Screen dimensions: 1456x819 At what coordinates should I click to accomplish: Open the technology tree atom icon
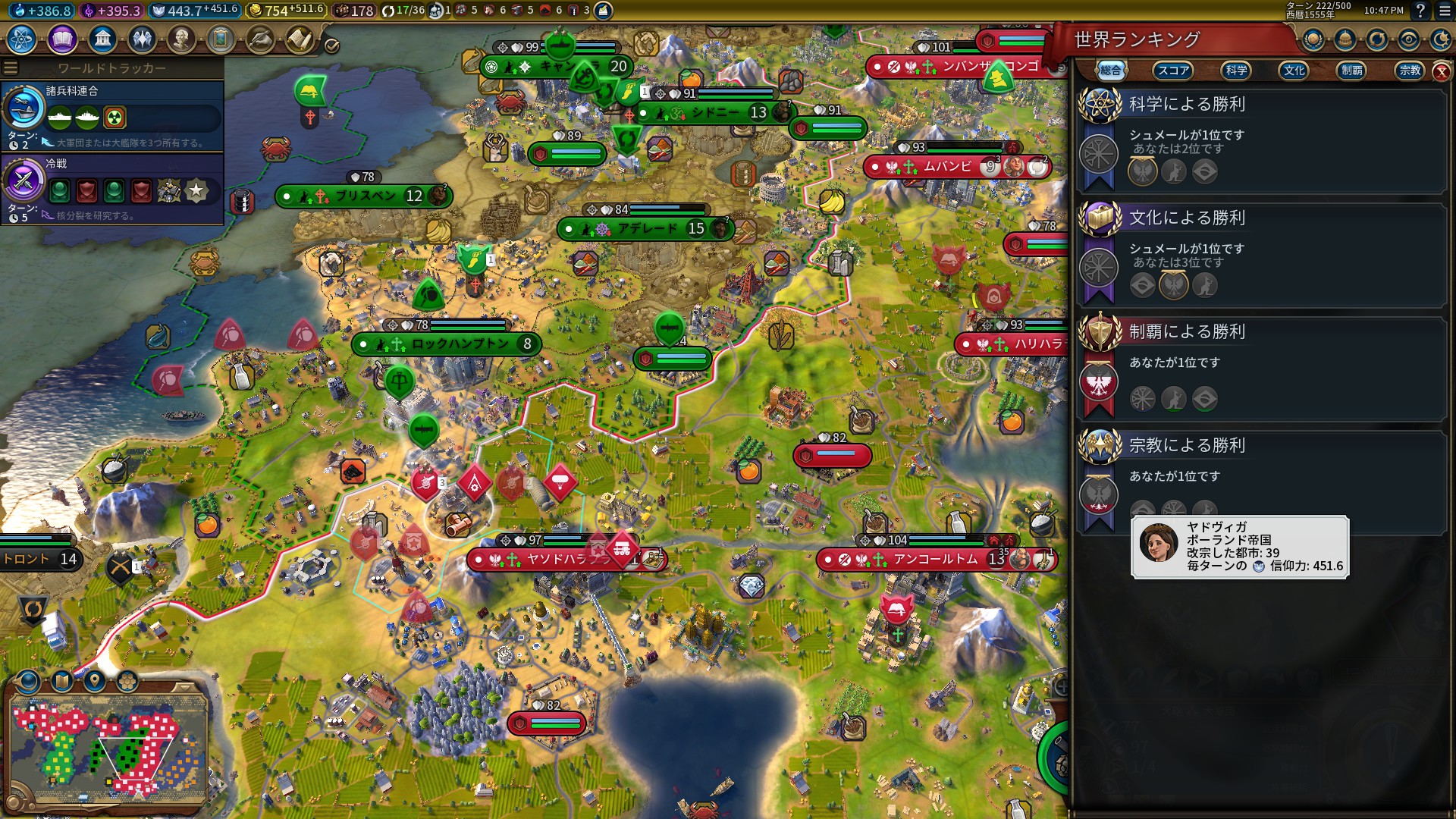coord(22,39)
